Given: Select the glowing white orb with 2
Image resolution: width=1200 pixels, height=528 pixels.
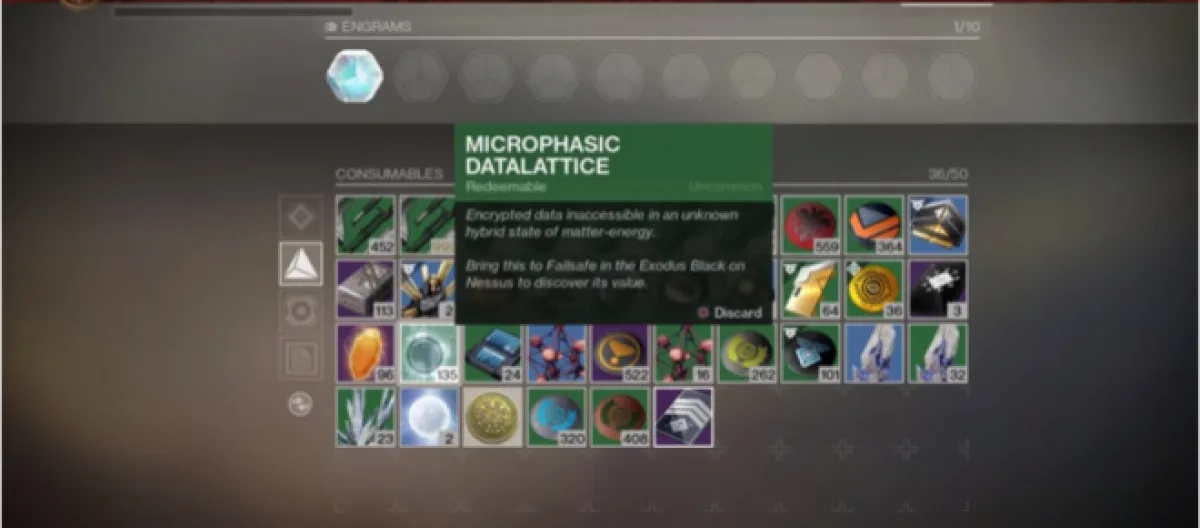Looking at the screenshot, I should click(429, 417).
